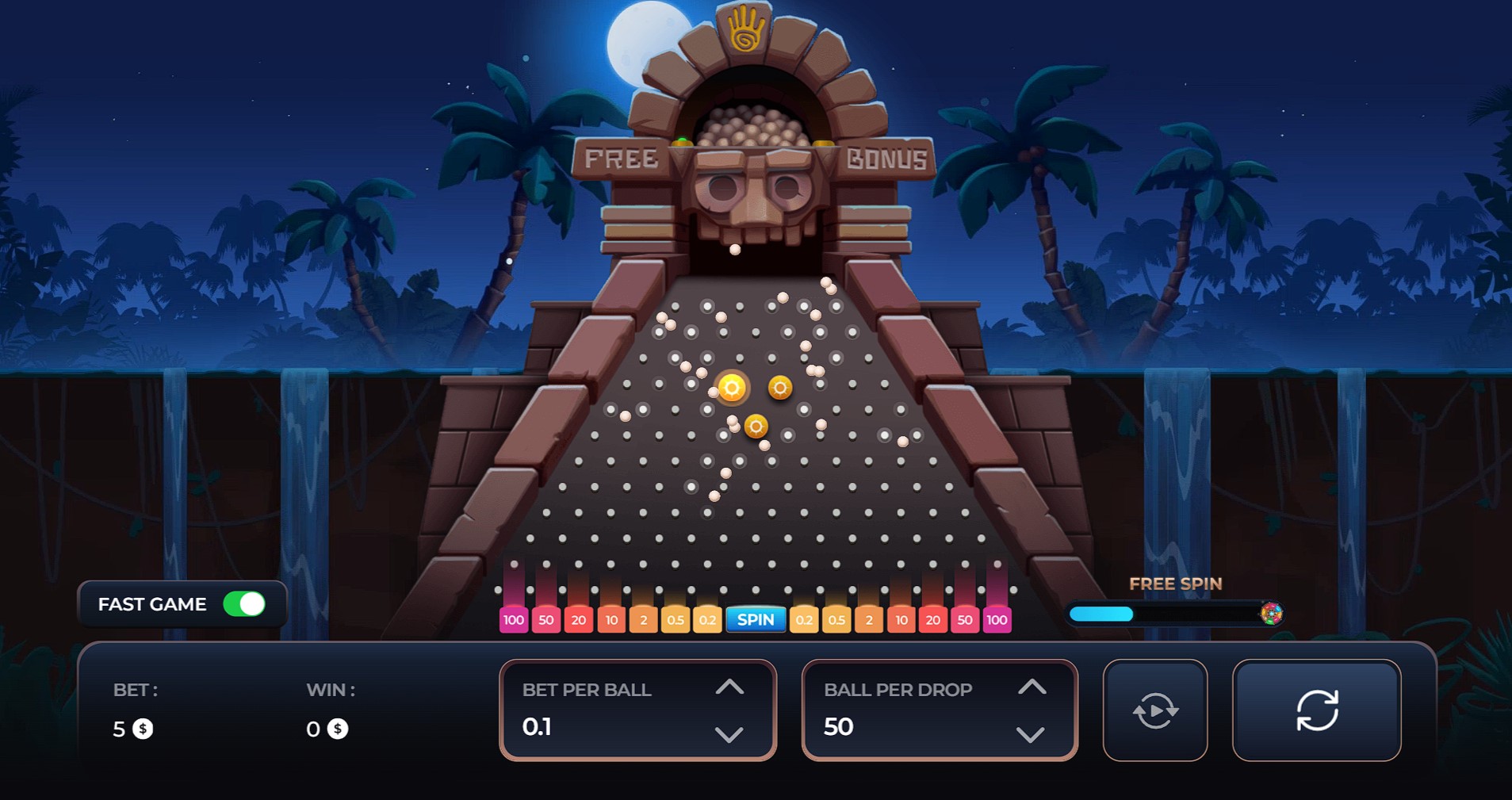Select the rightmost 100 multiplier slot
The image size is (1512, 800).
tap(997, 620)
